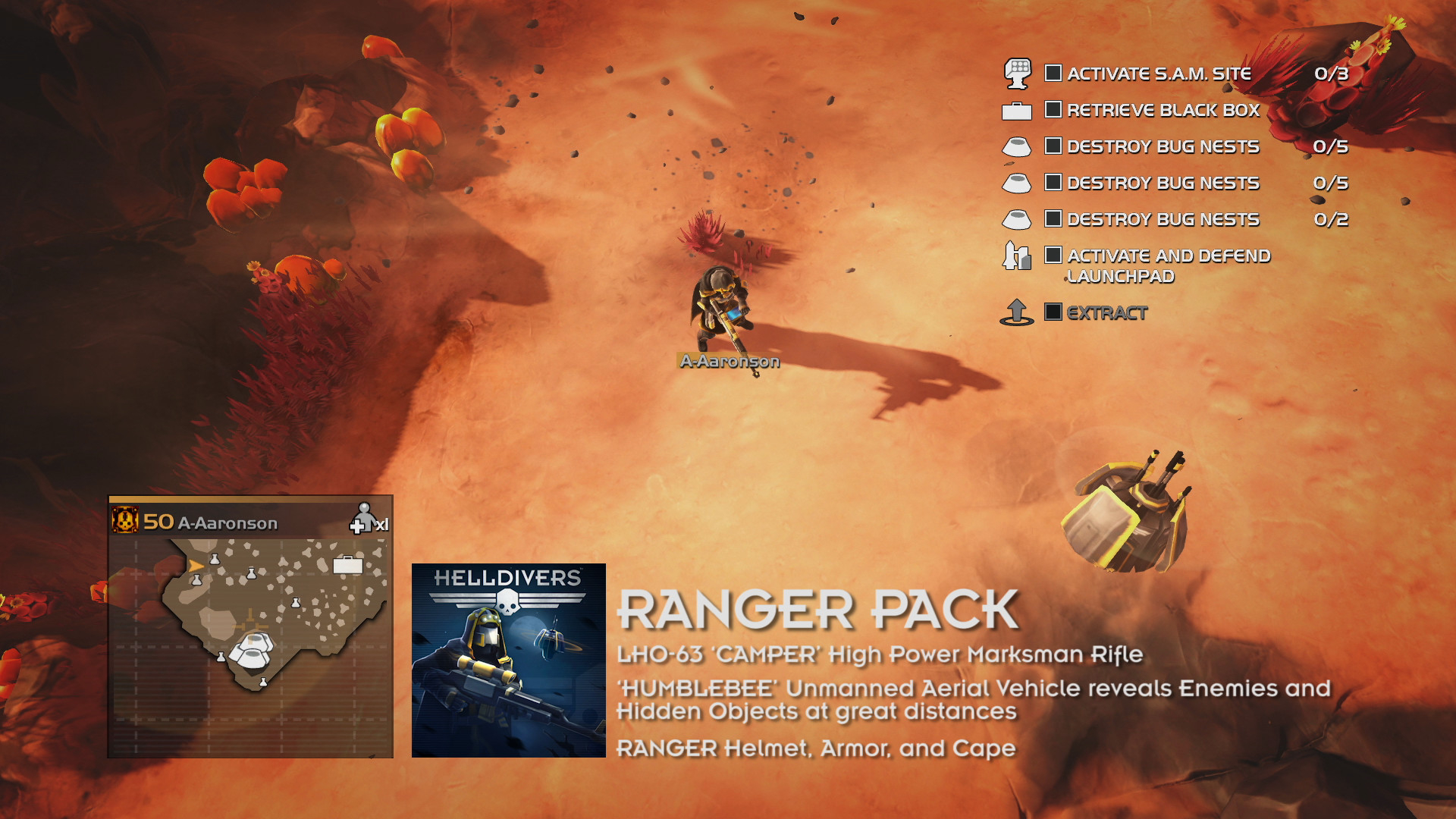The image size is (1456, 819).
Task: Check the ACTIVATE S.A.M. SITE objective box
Action: 1053,72
